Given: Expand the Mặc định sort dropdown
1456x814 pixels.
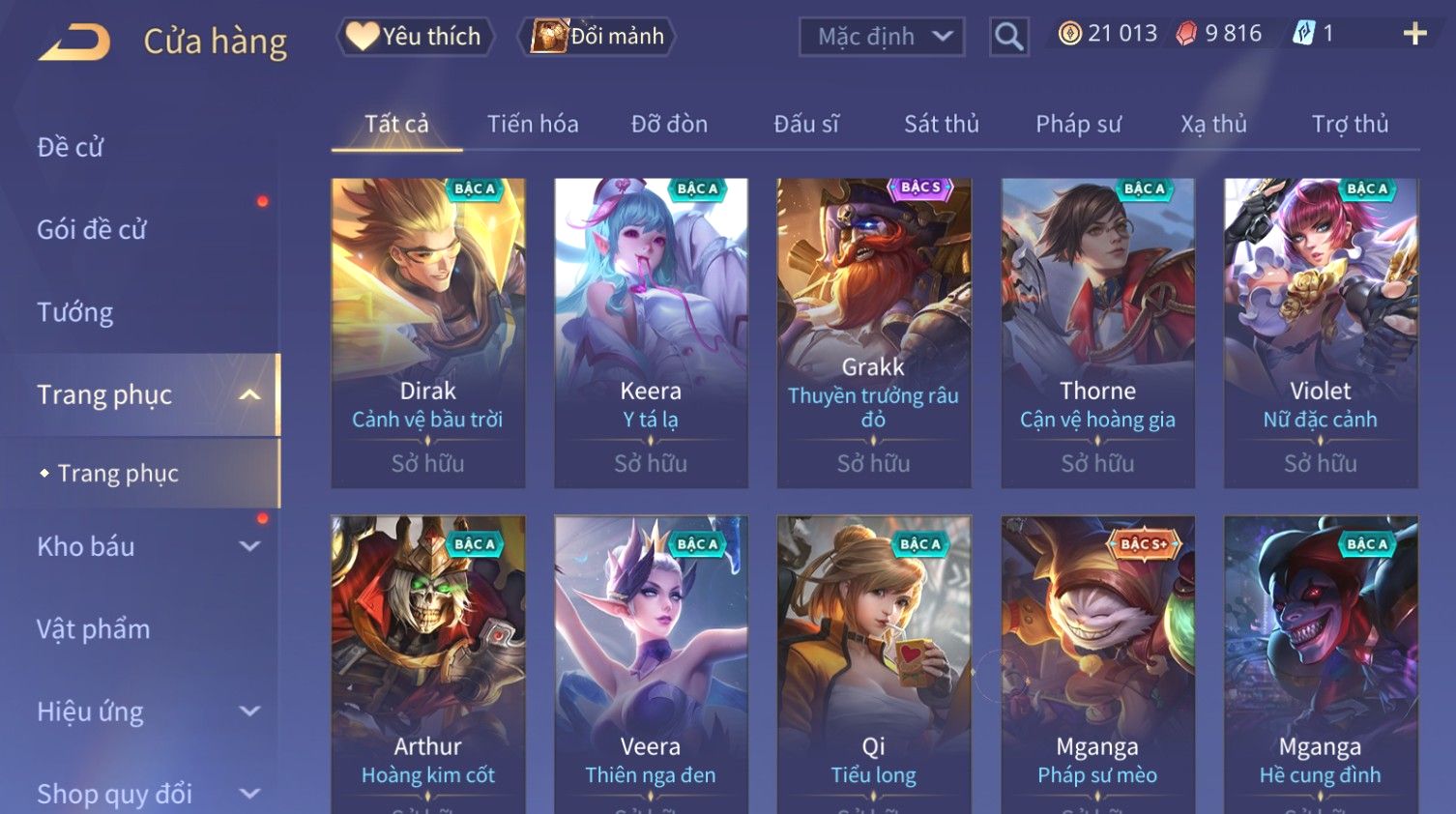Looking at the screenshot, I should pos(881,37).
